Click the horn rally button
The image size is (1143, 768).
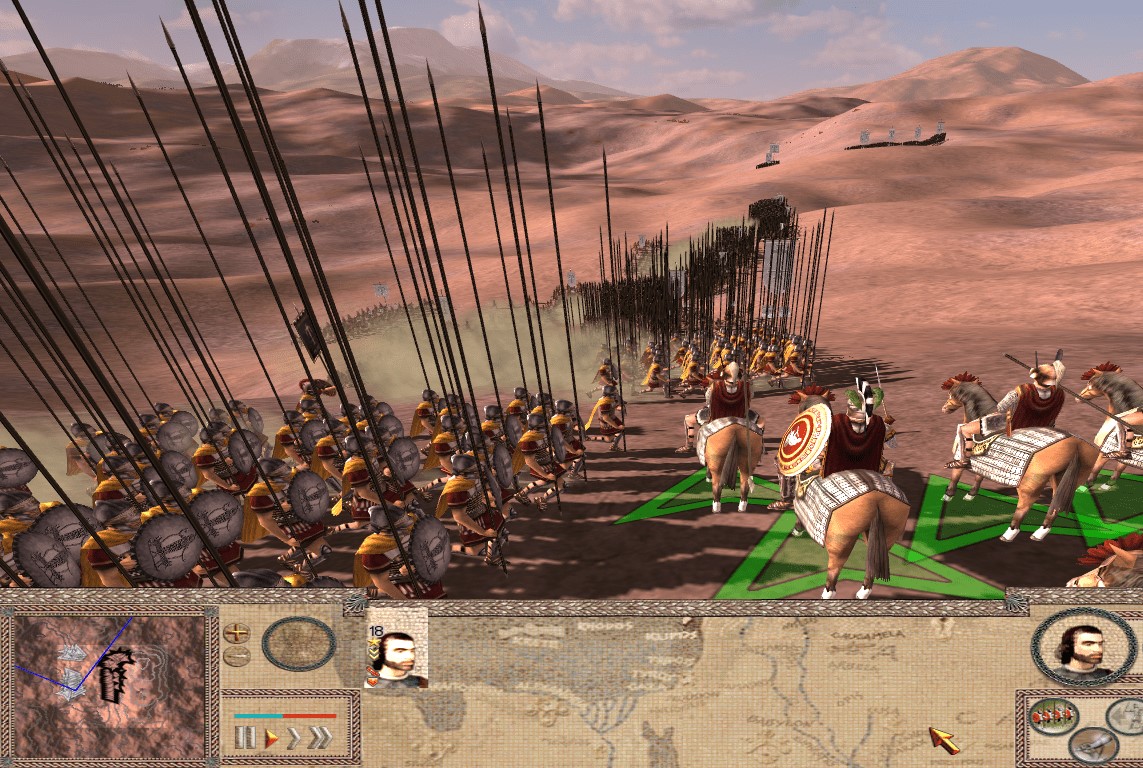1092,743
